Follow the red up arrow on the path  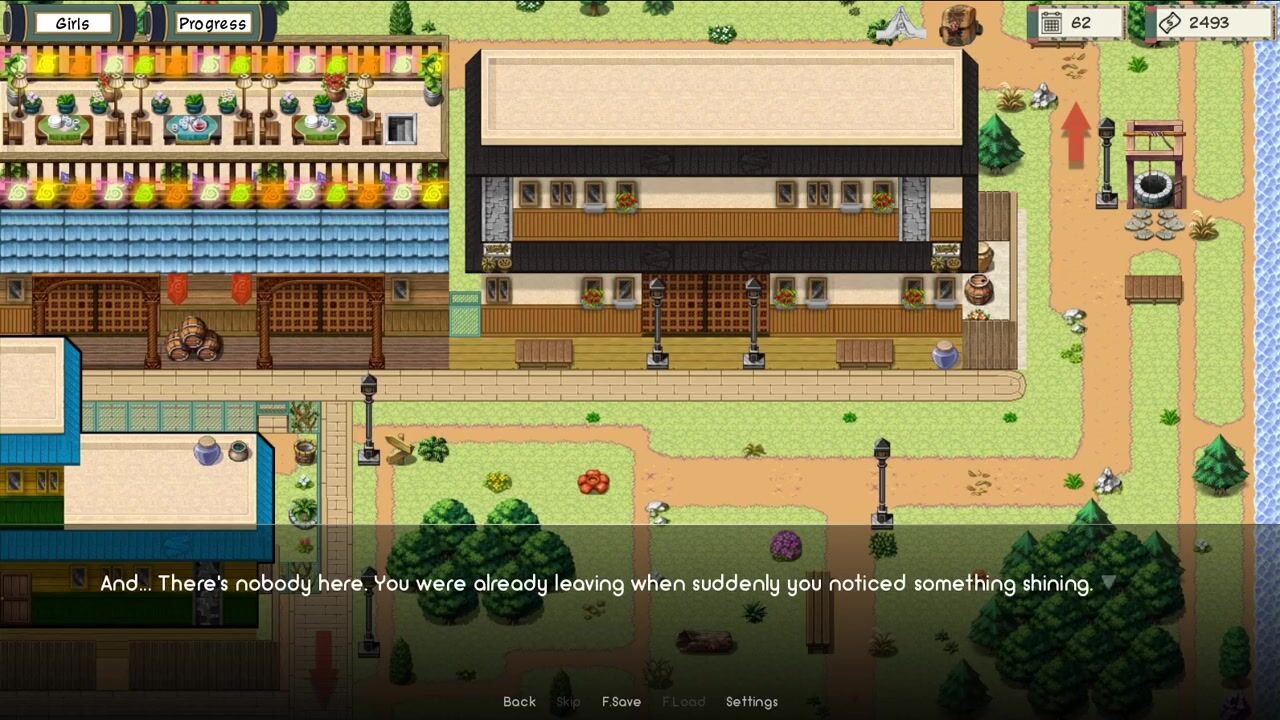pos(1076,133)
